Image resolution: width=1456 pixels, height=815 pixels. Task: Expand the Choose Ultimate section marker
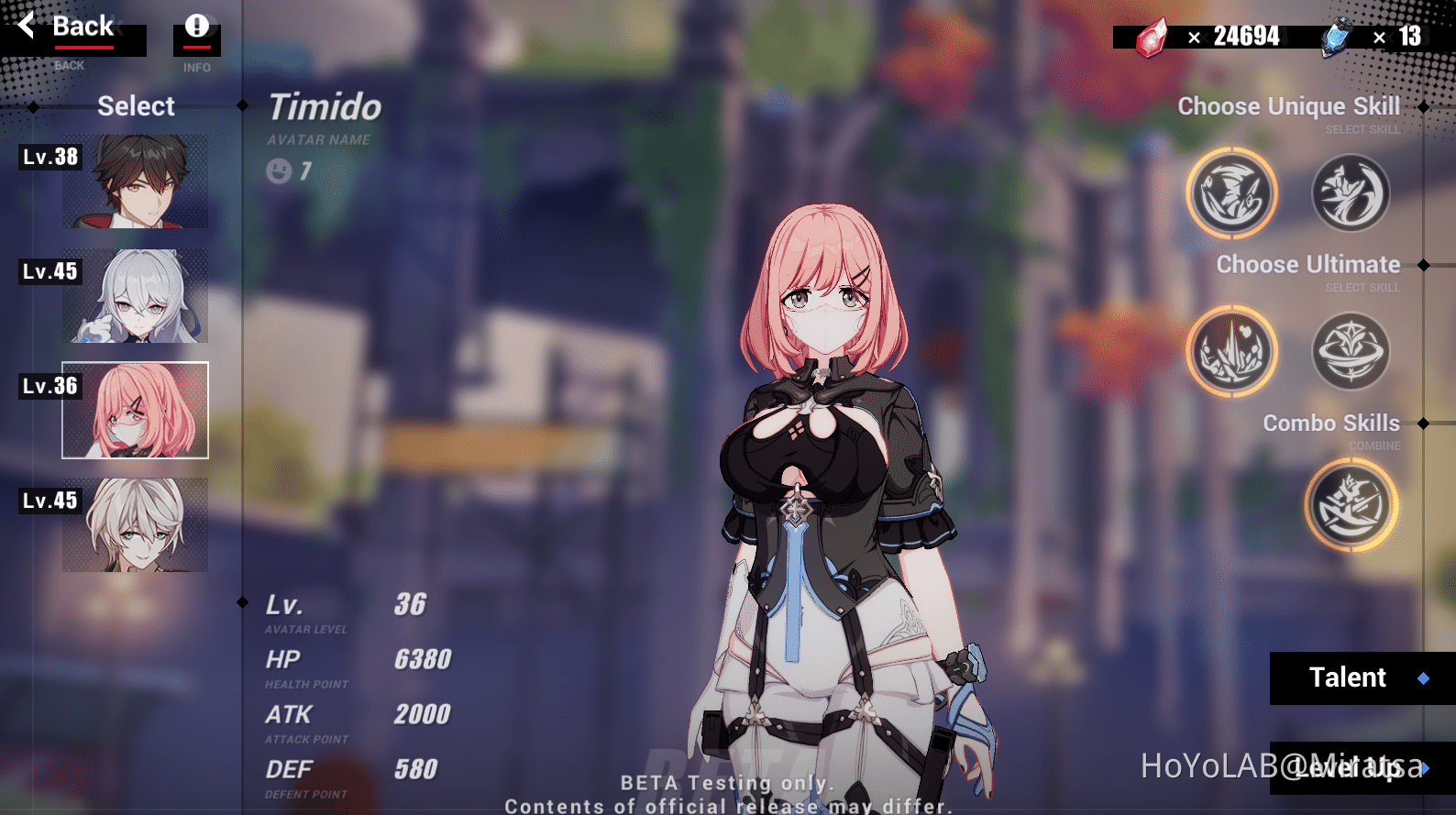(x=1423, y=265)
